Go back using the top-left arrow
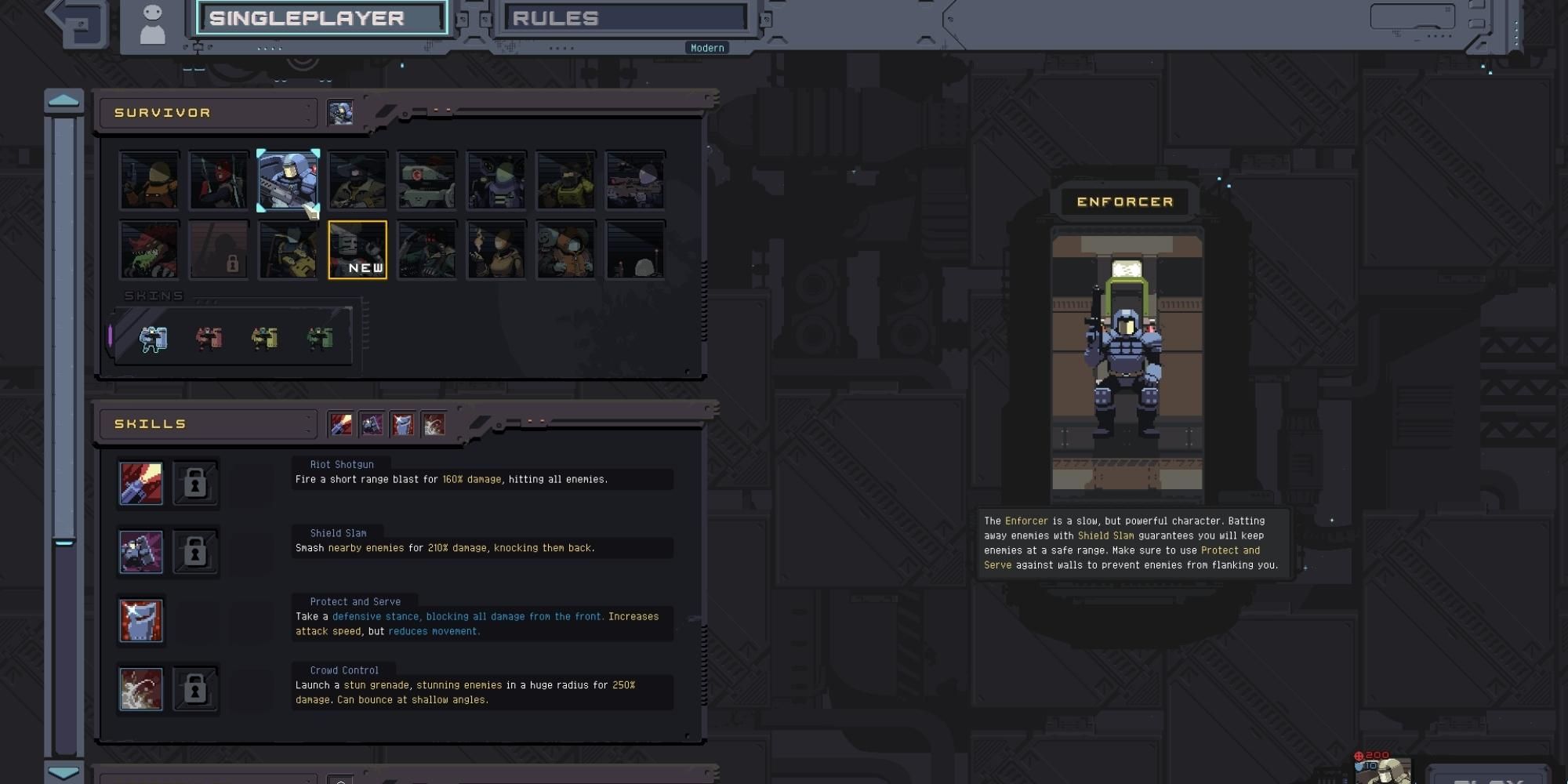Screen dimensions: 1568x784 tap(77, 22)
